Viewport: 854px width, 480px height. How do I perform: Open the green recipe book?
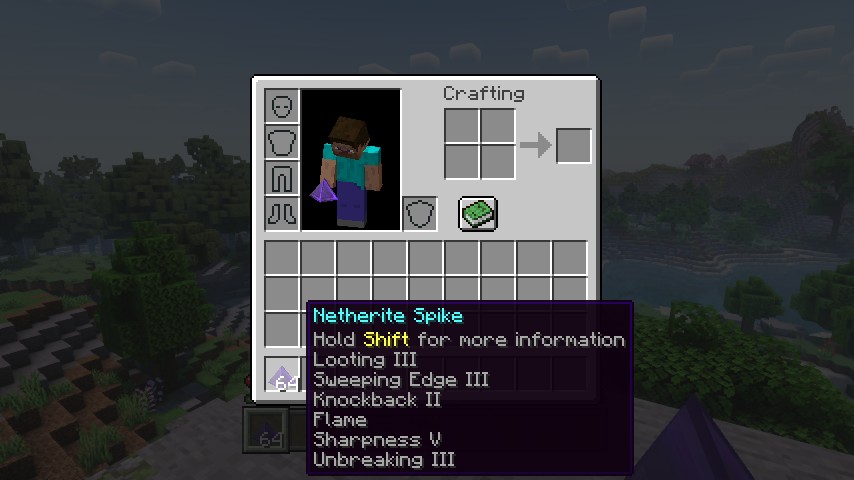click(478, 213)
